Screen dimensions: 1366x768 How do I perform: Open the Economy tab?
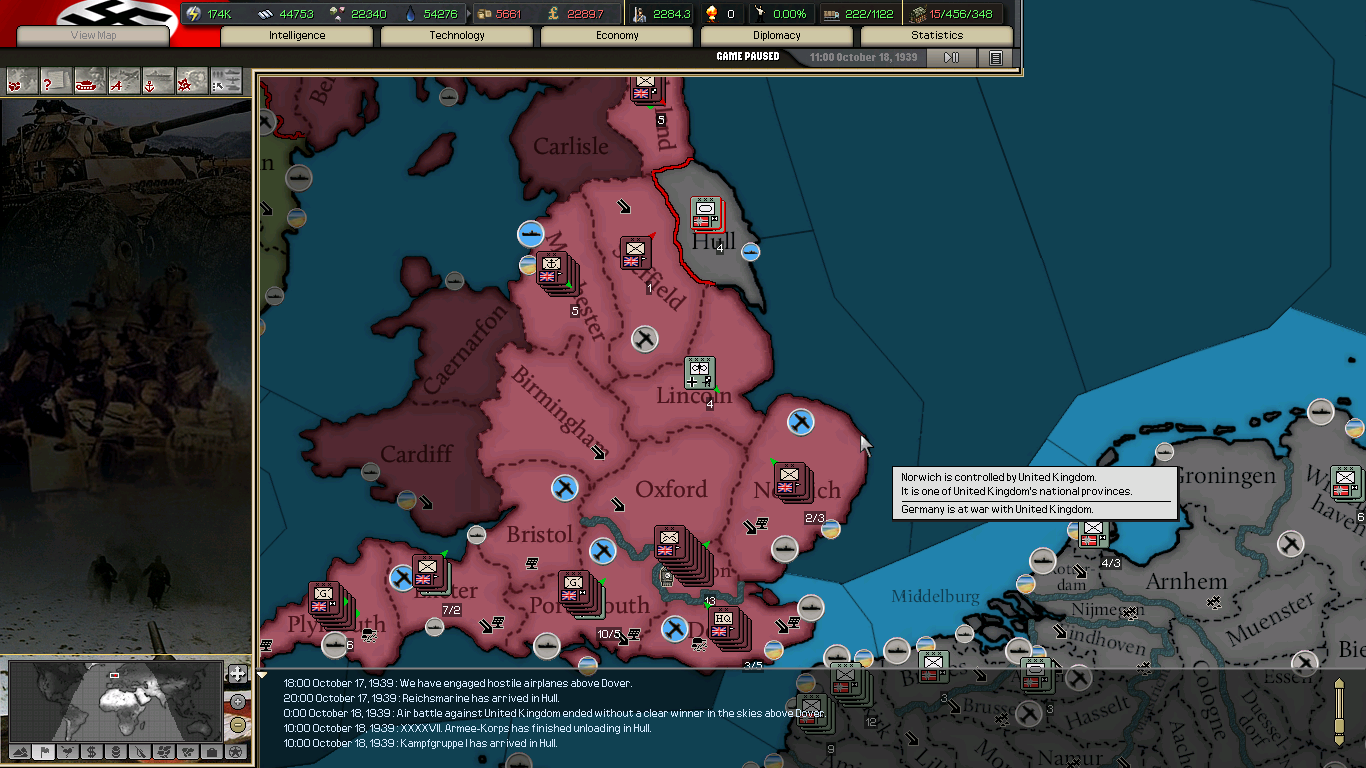tap(617, 35)
